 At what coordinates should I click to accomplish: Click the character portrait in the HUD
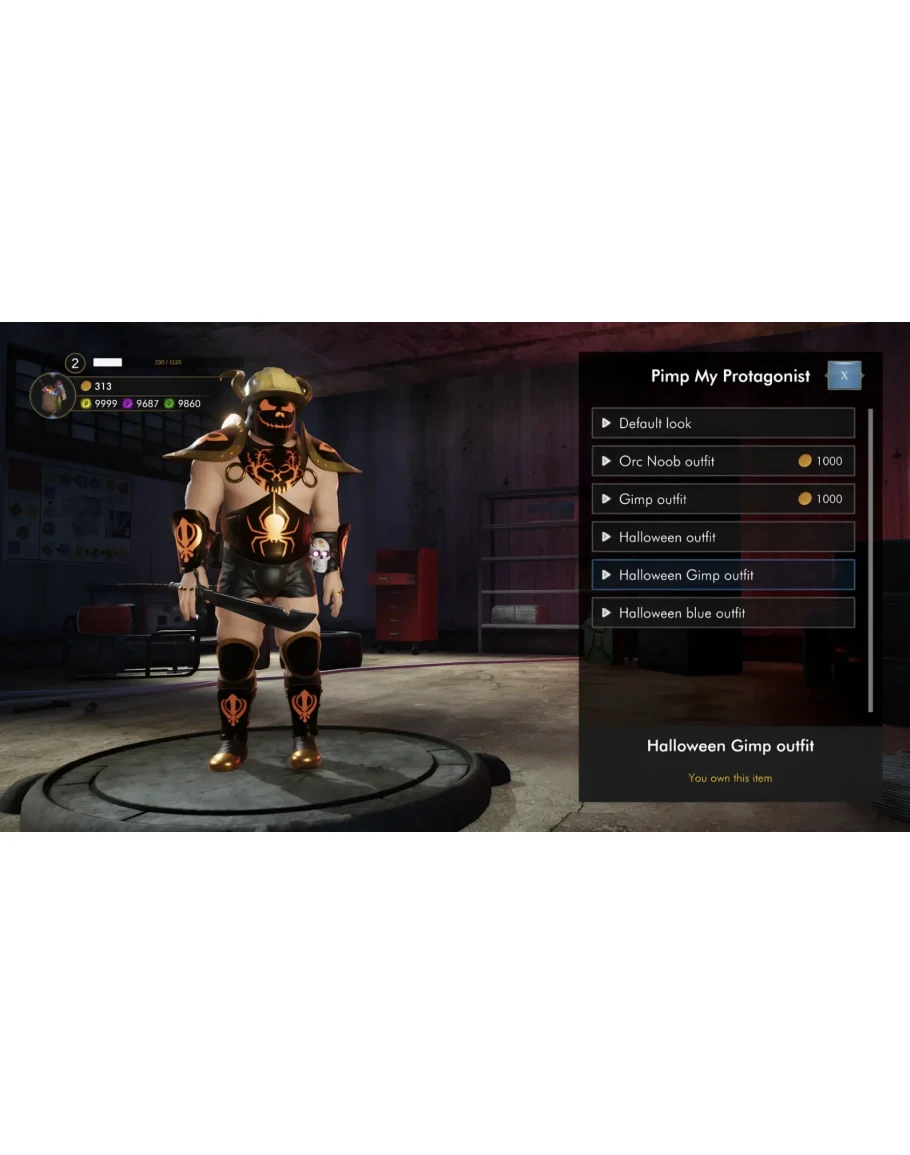pyautogui.click(x=52, y=395)
